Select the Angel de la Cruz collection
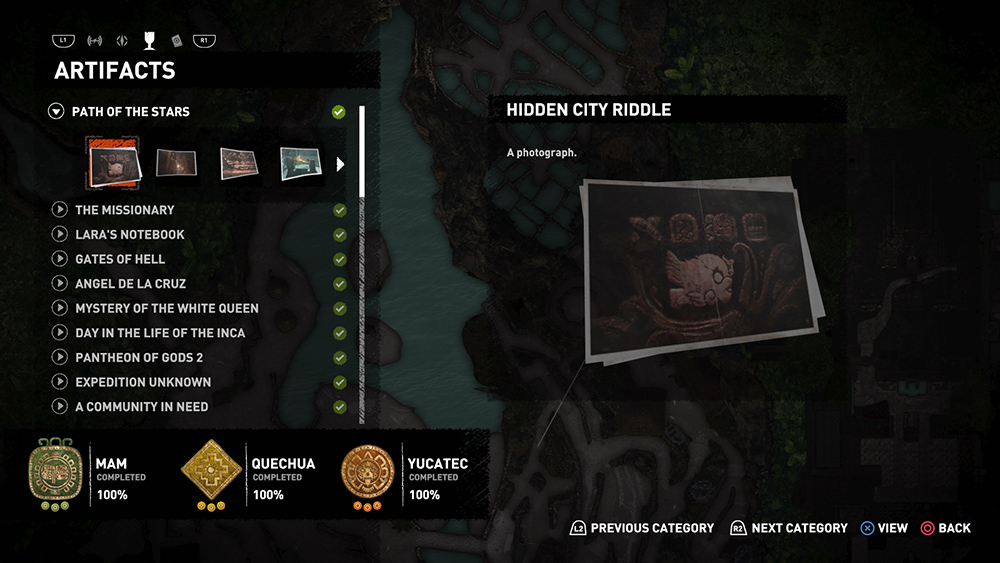1000x563 pixels. pyautogui.click(x=130, y=284)
